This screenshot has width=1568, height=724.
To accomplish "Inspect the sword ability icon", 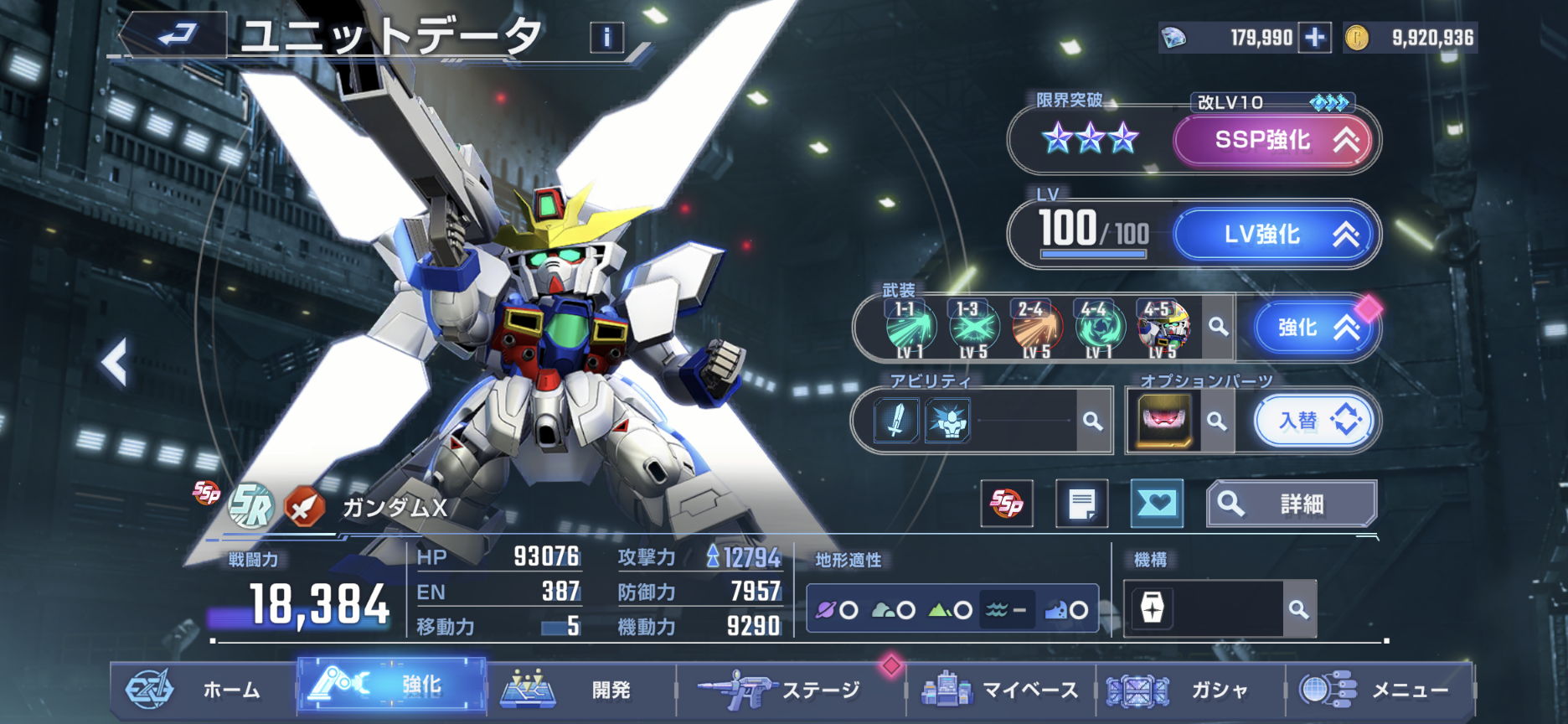I will click(896, 420).
